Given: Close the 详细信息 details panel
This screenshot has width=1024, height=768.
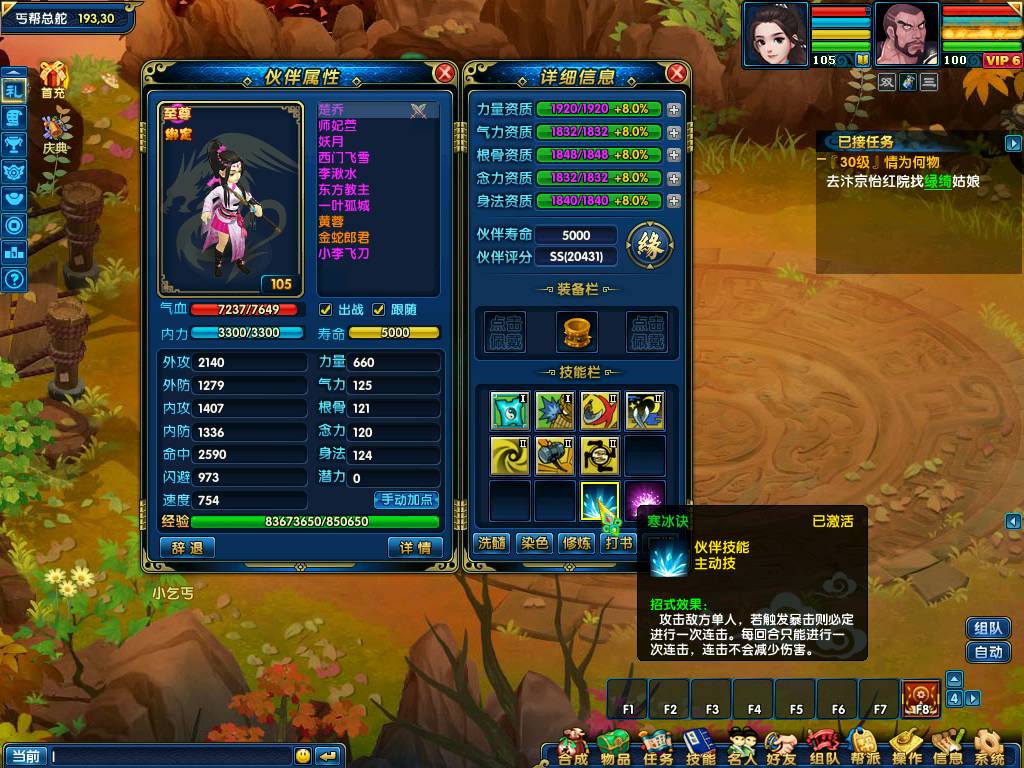Looking at the screenshot, I should tap(677, 73).
